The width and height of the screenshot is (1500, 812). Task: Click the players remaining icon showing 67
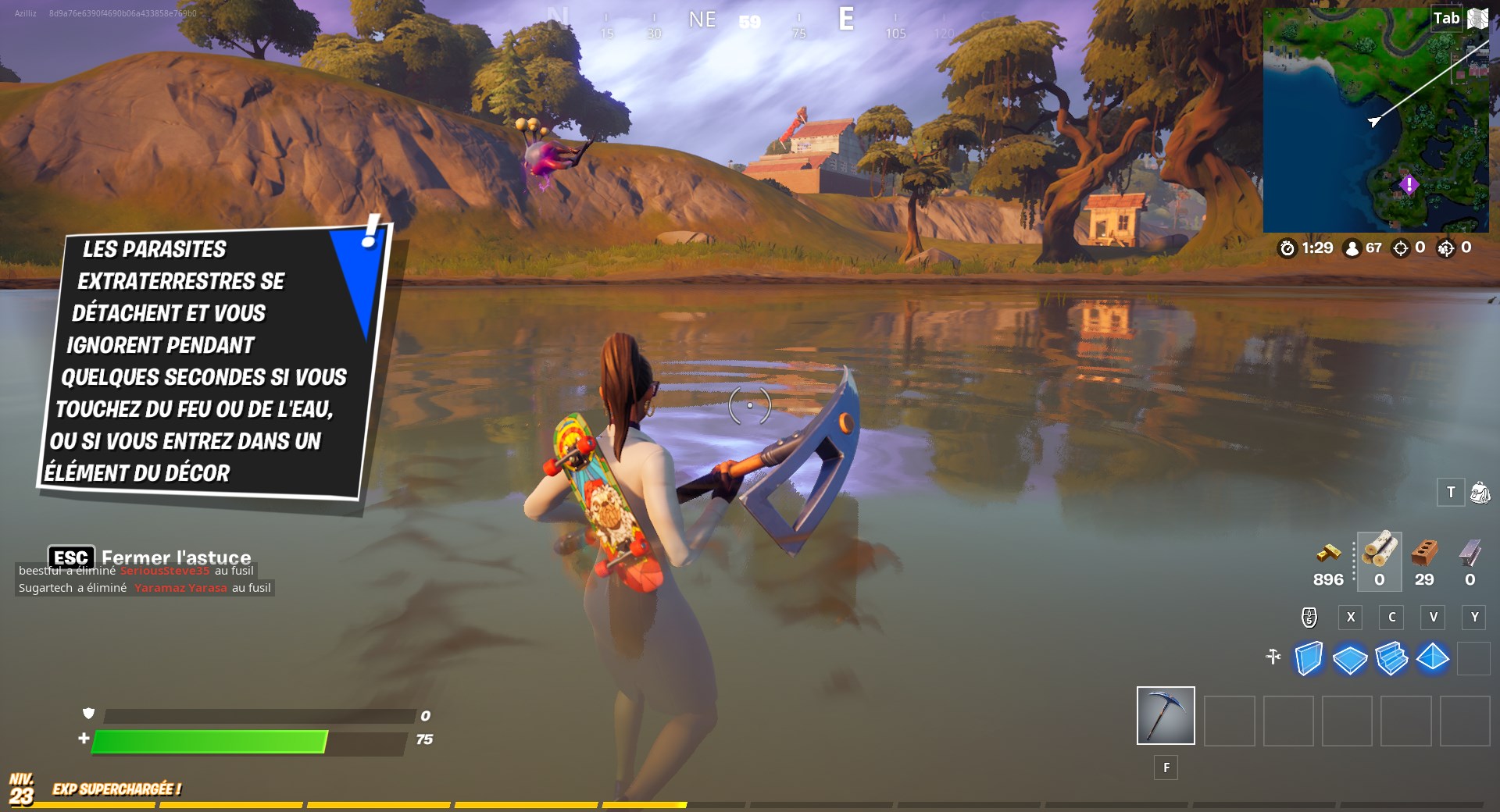tap(1353, 249)
